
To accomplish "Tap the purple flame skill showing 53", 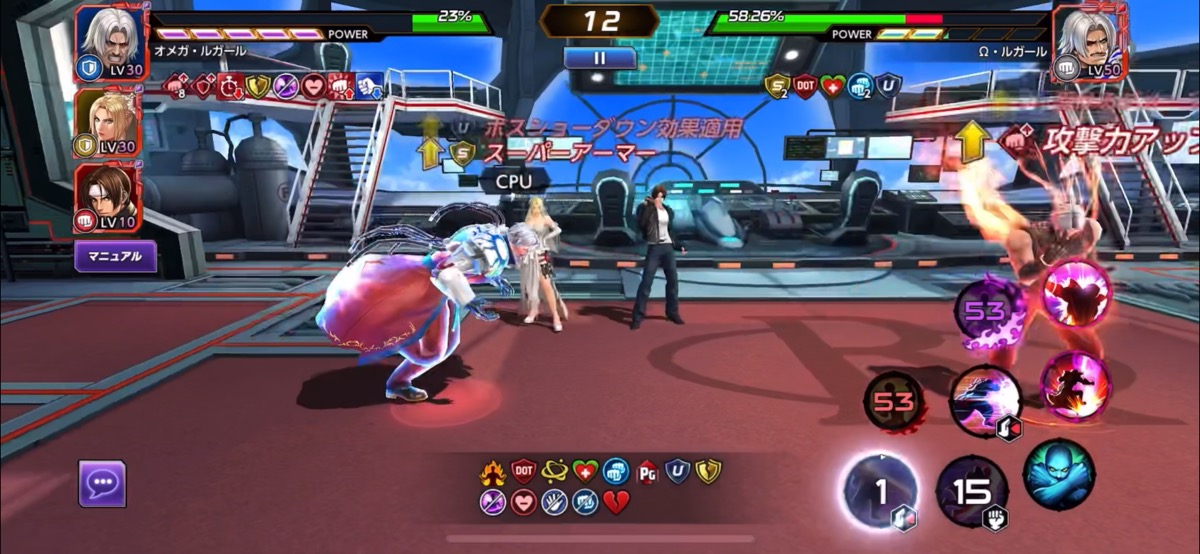I will click(x=986, y=313).
